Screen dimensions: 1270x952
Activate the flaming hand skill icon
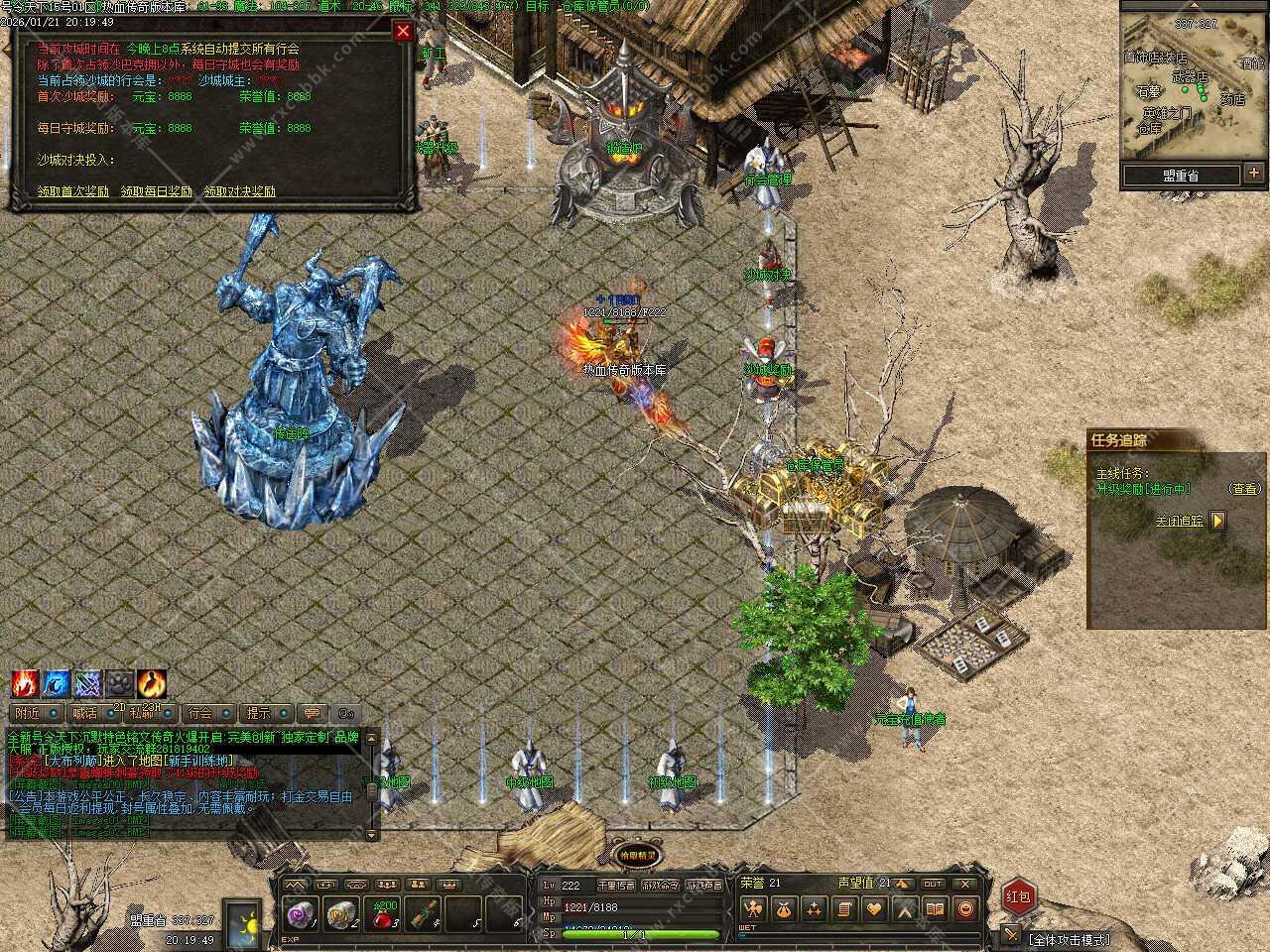(x=25, y=683)
